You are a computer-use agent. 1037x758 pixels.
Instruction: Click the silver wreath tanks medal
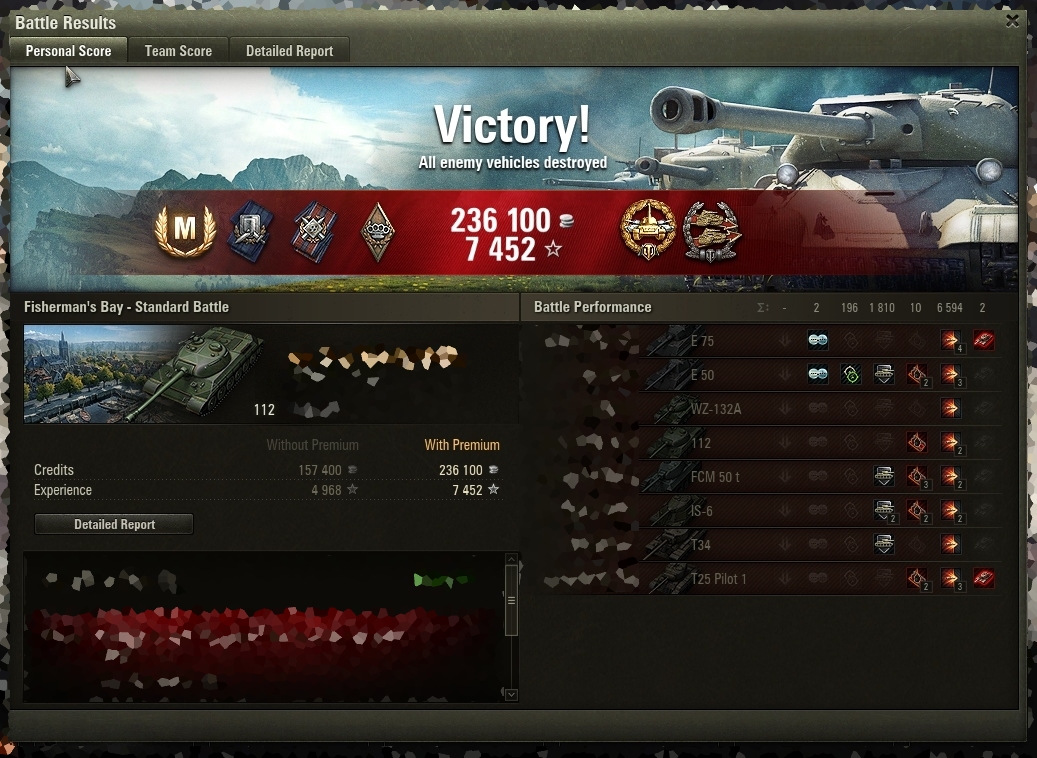(x=711, y=231)
